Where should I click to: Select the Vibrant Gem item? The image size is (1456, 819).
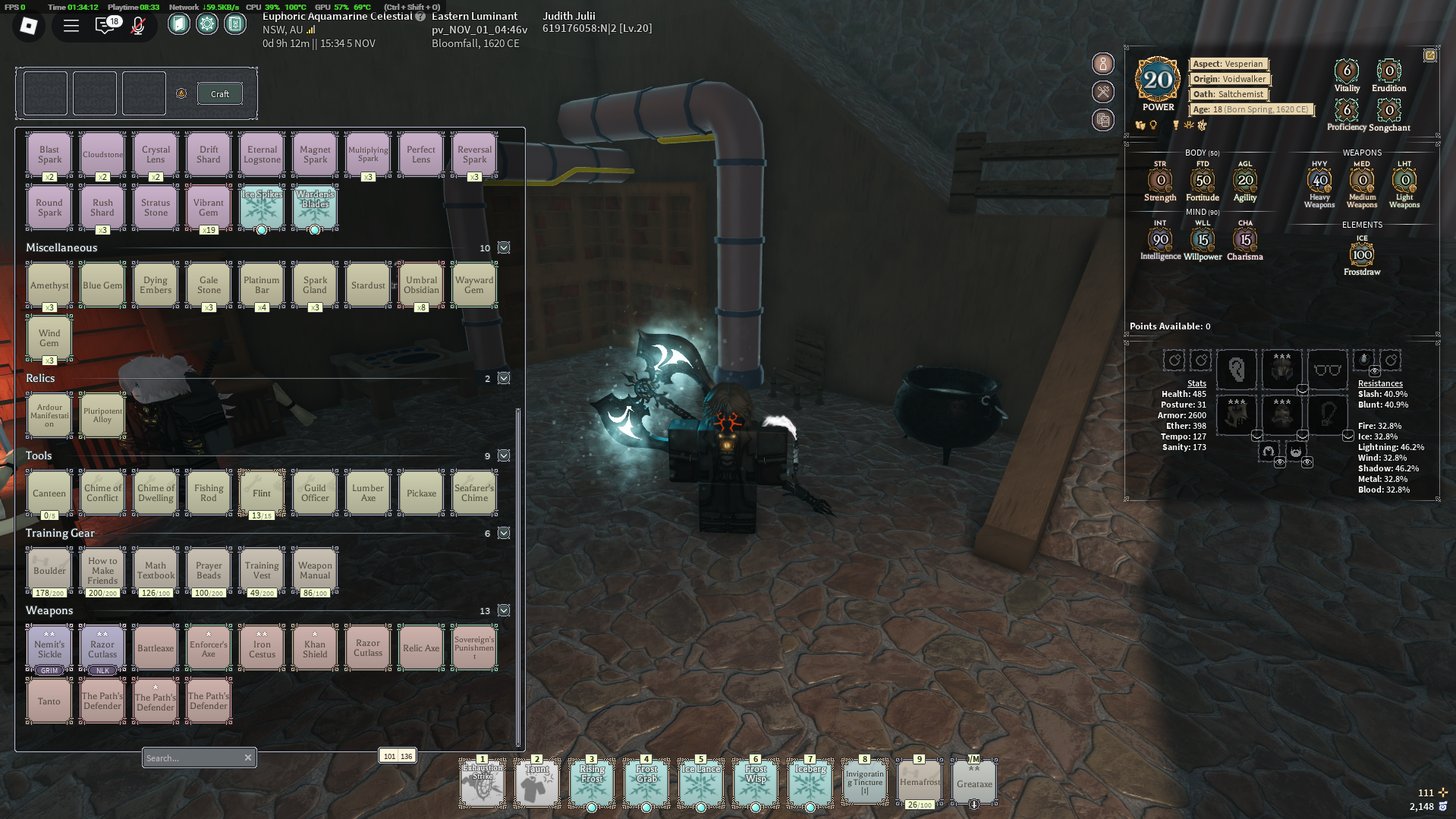coord(209,207)
